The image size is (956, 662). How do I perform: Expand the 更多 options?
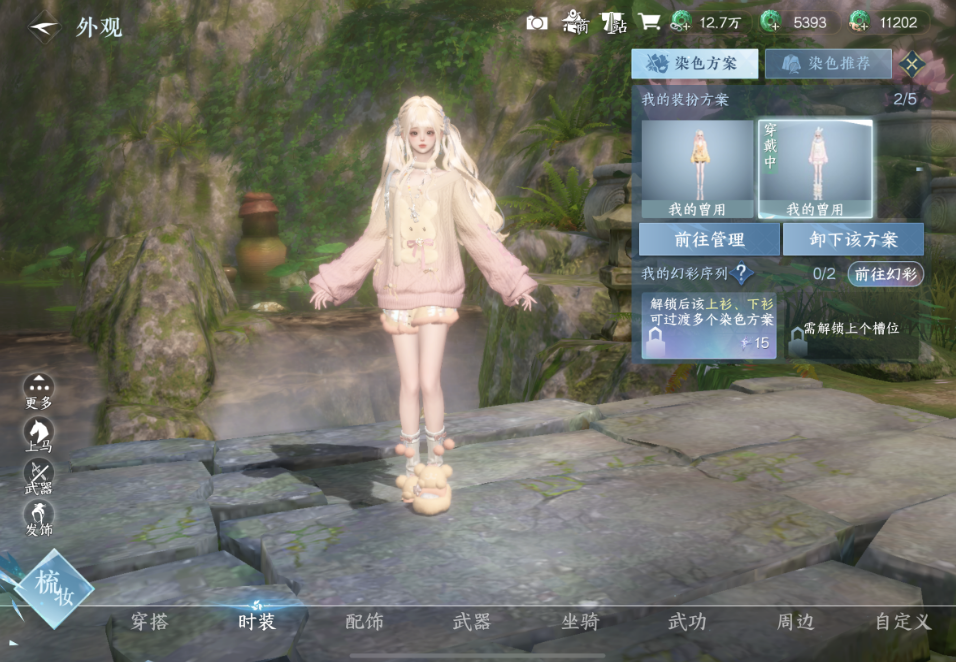pos(39,390)
